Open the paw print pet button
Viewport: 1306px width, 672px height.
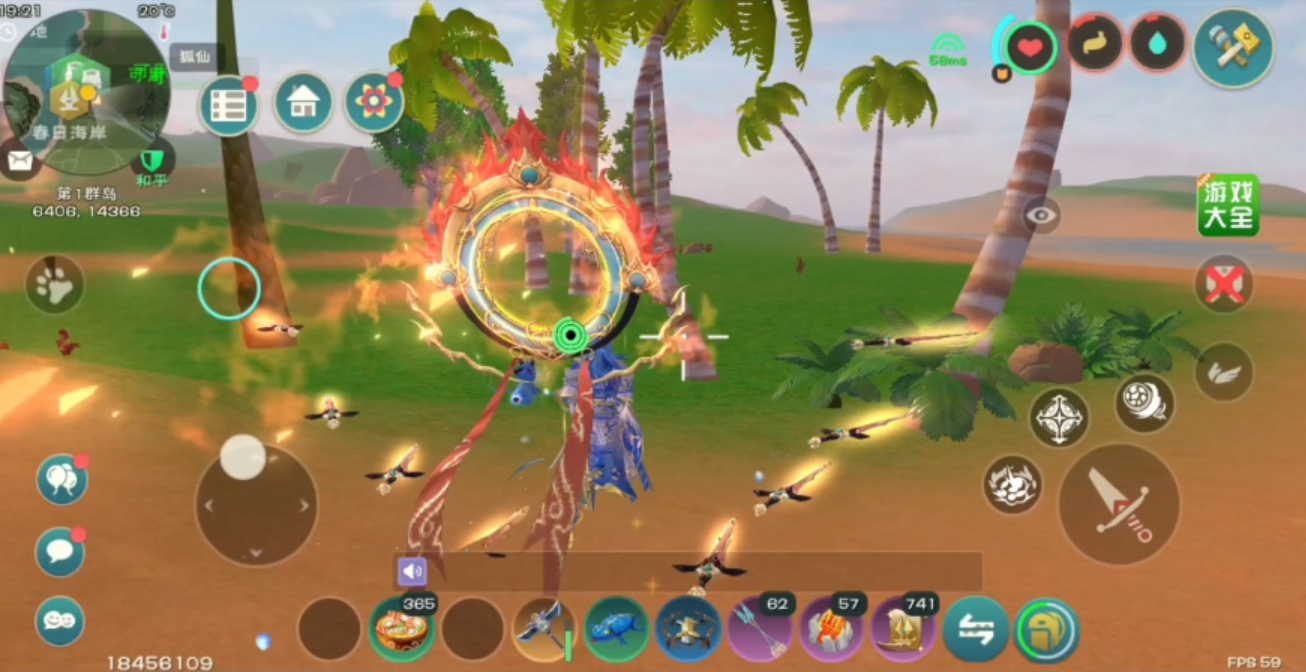coord(54,285)
